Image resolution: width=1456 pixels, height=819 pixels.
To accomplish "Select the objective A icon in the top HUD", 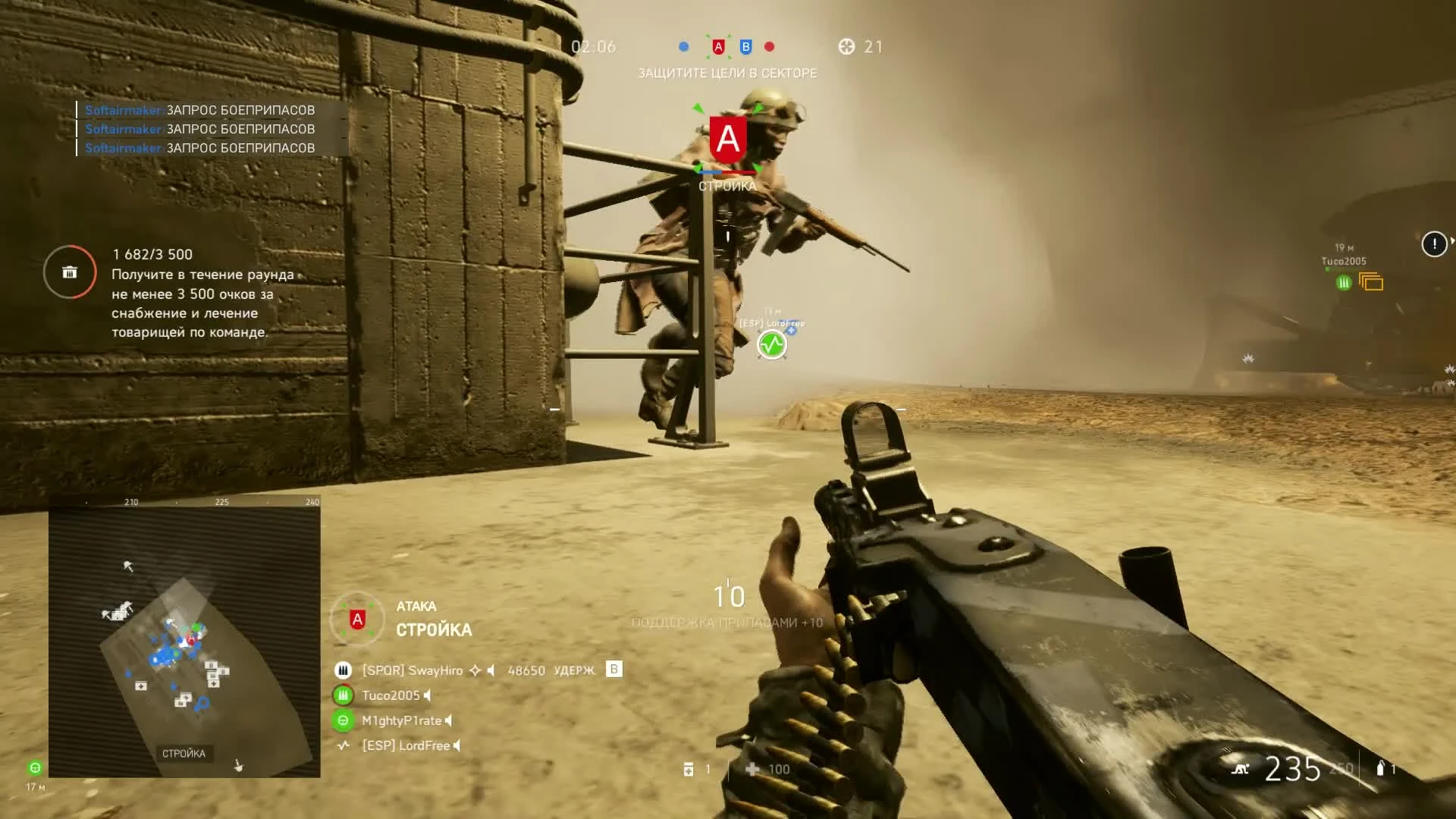I will tap(719, 46).
